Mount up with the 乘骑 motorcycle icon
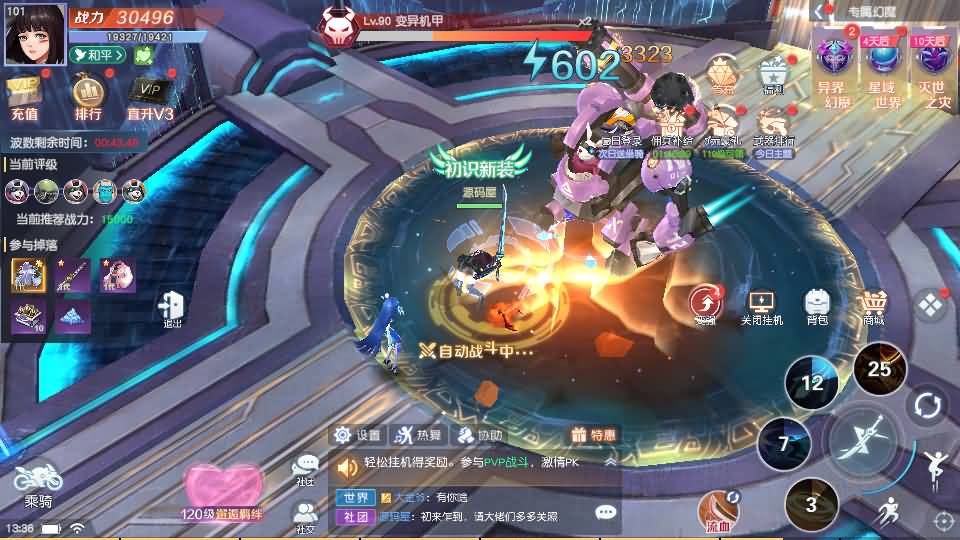 click(x=38, y=482)
